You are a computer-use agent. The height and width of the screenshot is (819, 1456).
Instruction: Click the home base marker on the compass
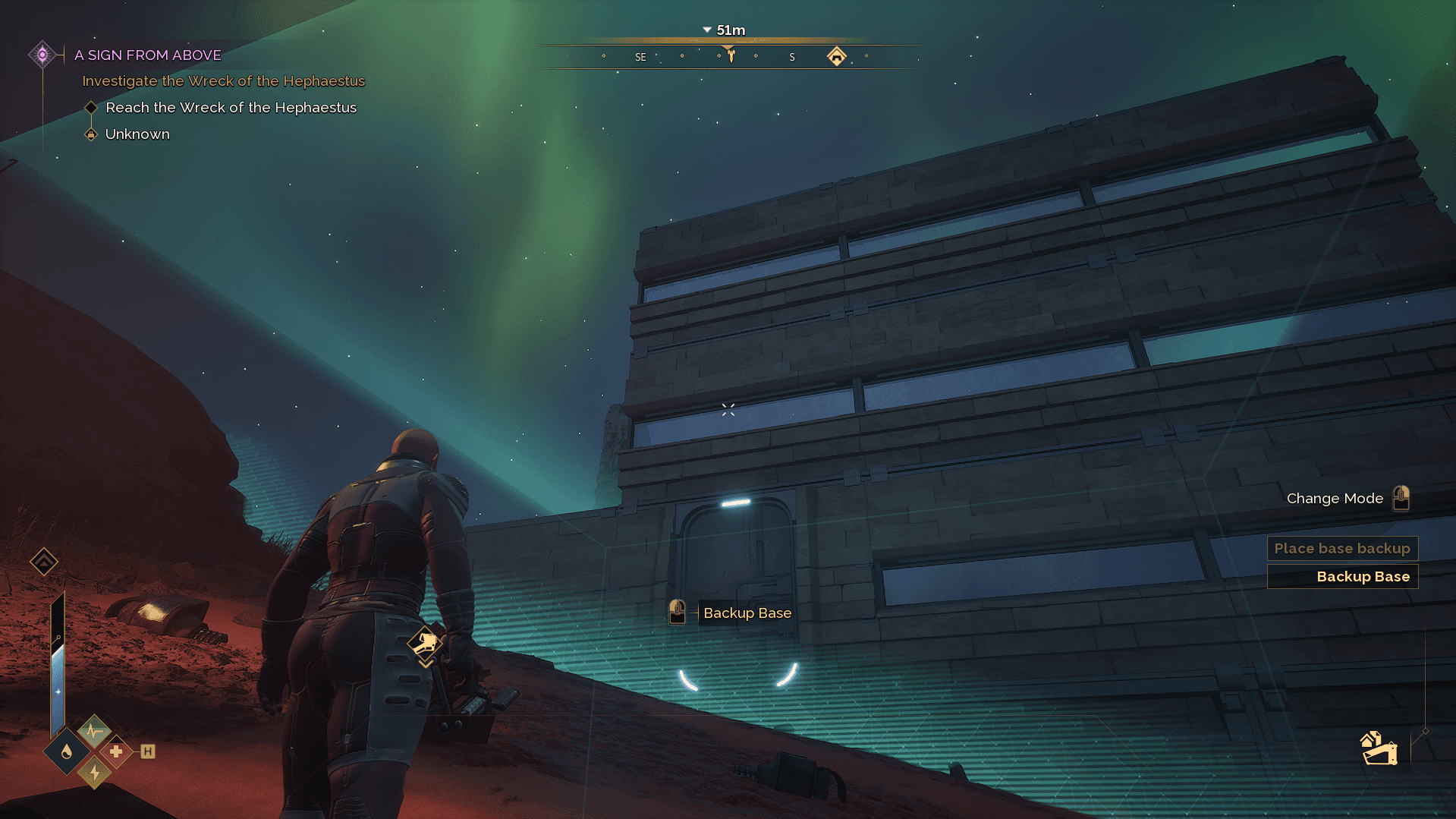(836, 56)
